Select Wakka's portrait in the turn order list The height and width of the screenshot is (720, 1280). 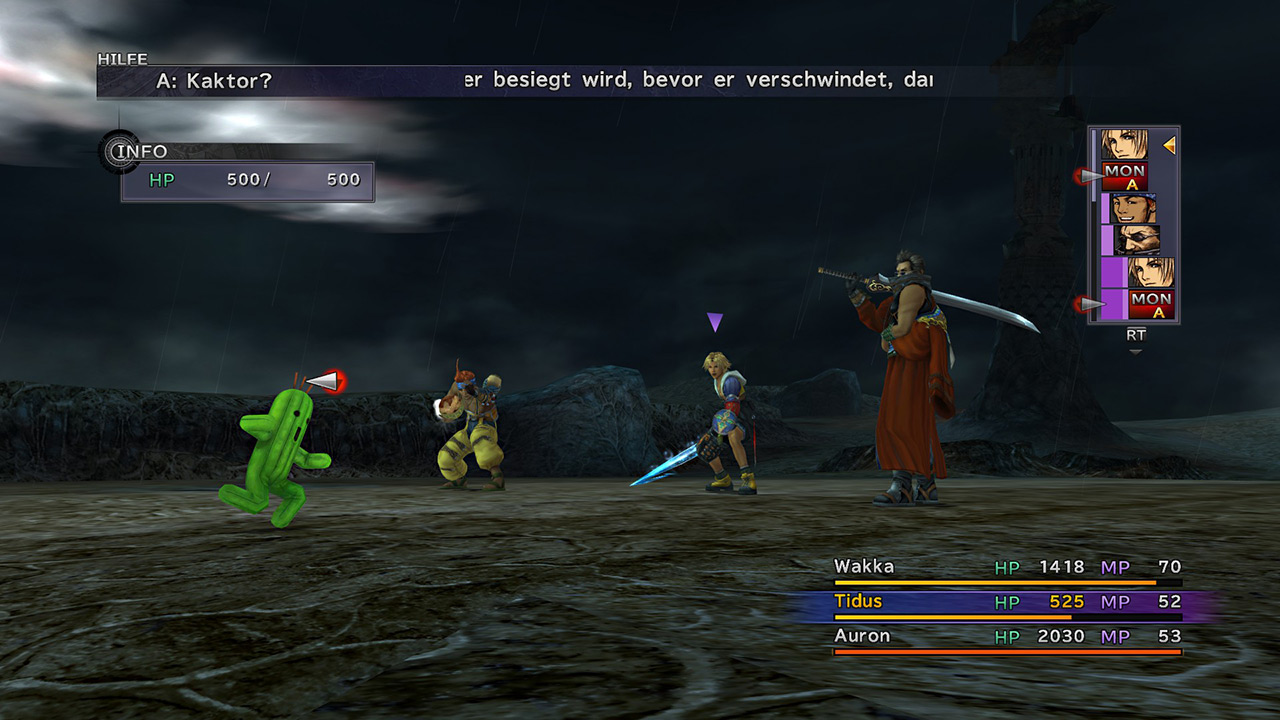pos(1133,208)
